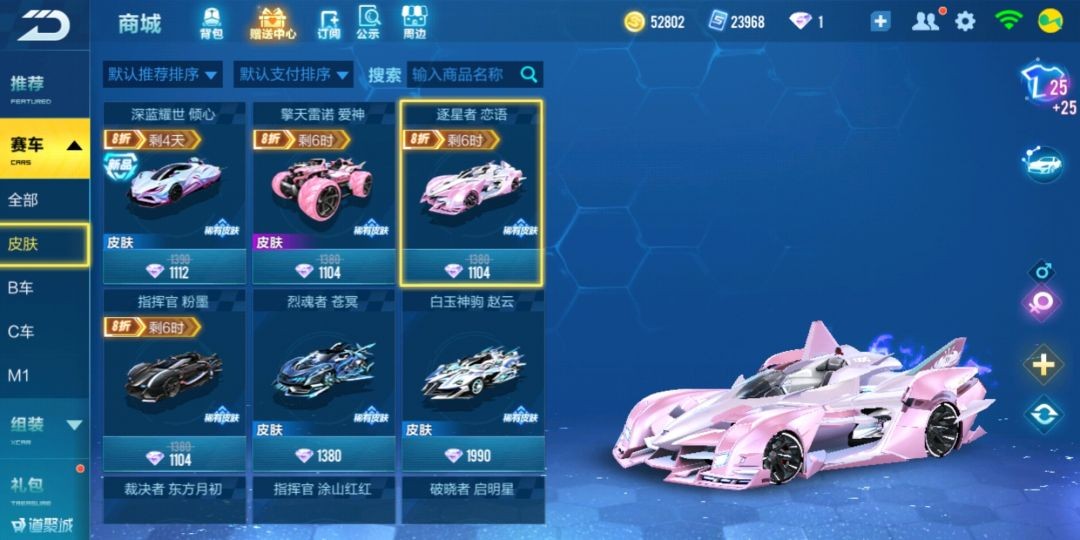This screenshot has width=1080, height=540.
Task: Open the gear settings icon
Action: coord(965,21)
